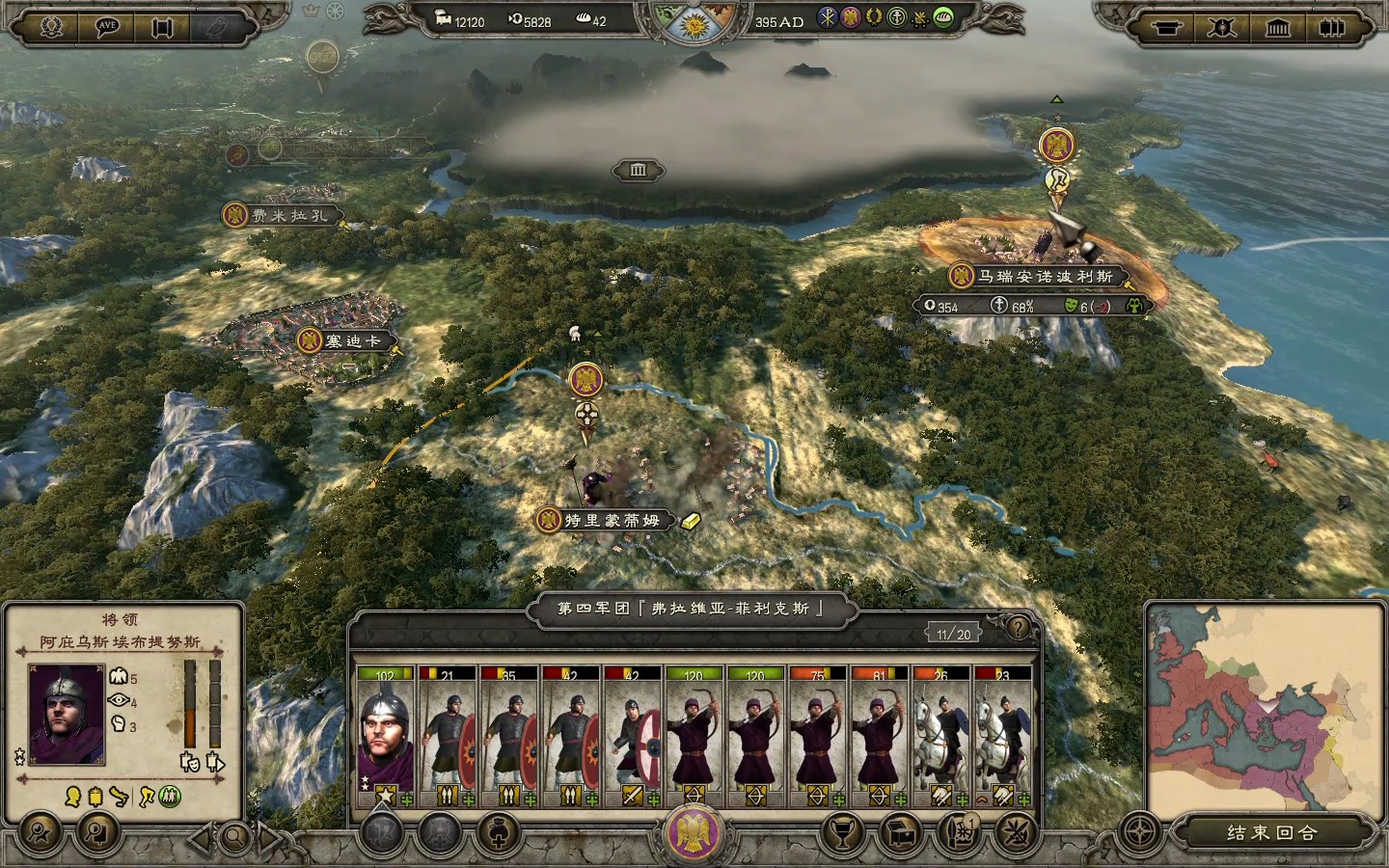The image size is (1389, 868).
Task: Click the compass button beside the minimap
Action: [1142, 832]
